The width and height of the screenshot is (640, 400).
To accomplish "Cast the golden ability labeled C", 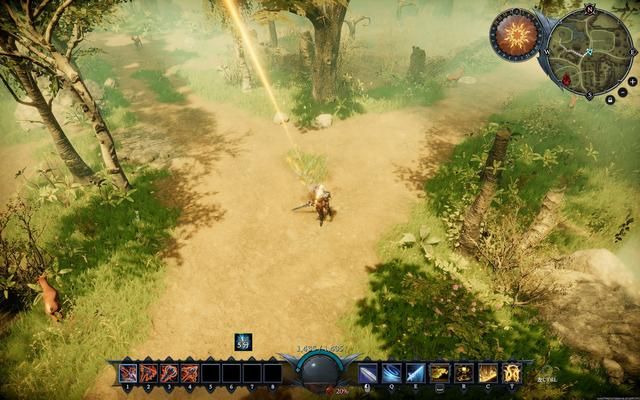I will tap(488, 373).
